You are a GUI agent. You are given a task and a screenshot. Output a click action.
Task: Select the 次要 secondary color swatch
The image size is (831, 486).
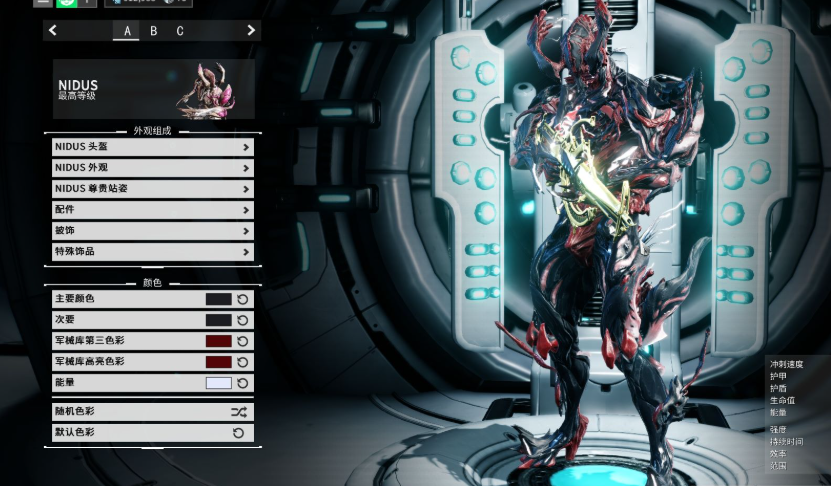(x=218, y=320)
